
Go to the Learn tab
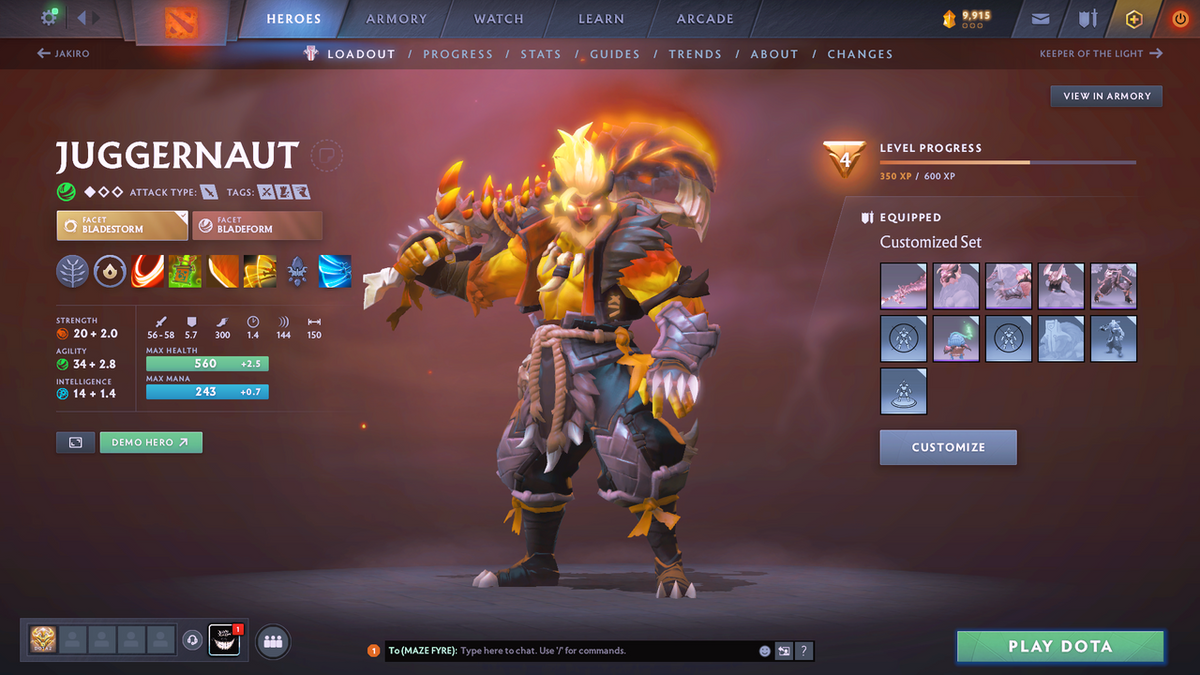click(601, 19)
